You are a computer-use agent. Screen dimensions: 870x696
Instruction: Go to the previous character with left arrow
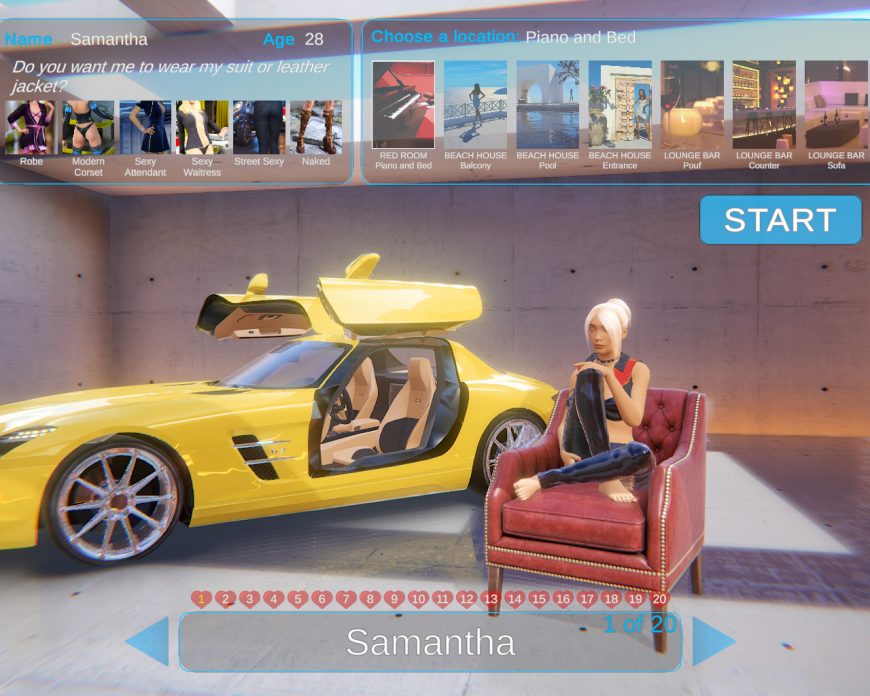(148, 641)
